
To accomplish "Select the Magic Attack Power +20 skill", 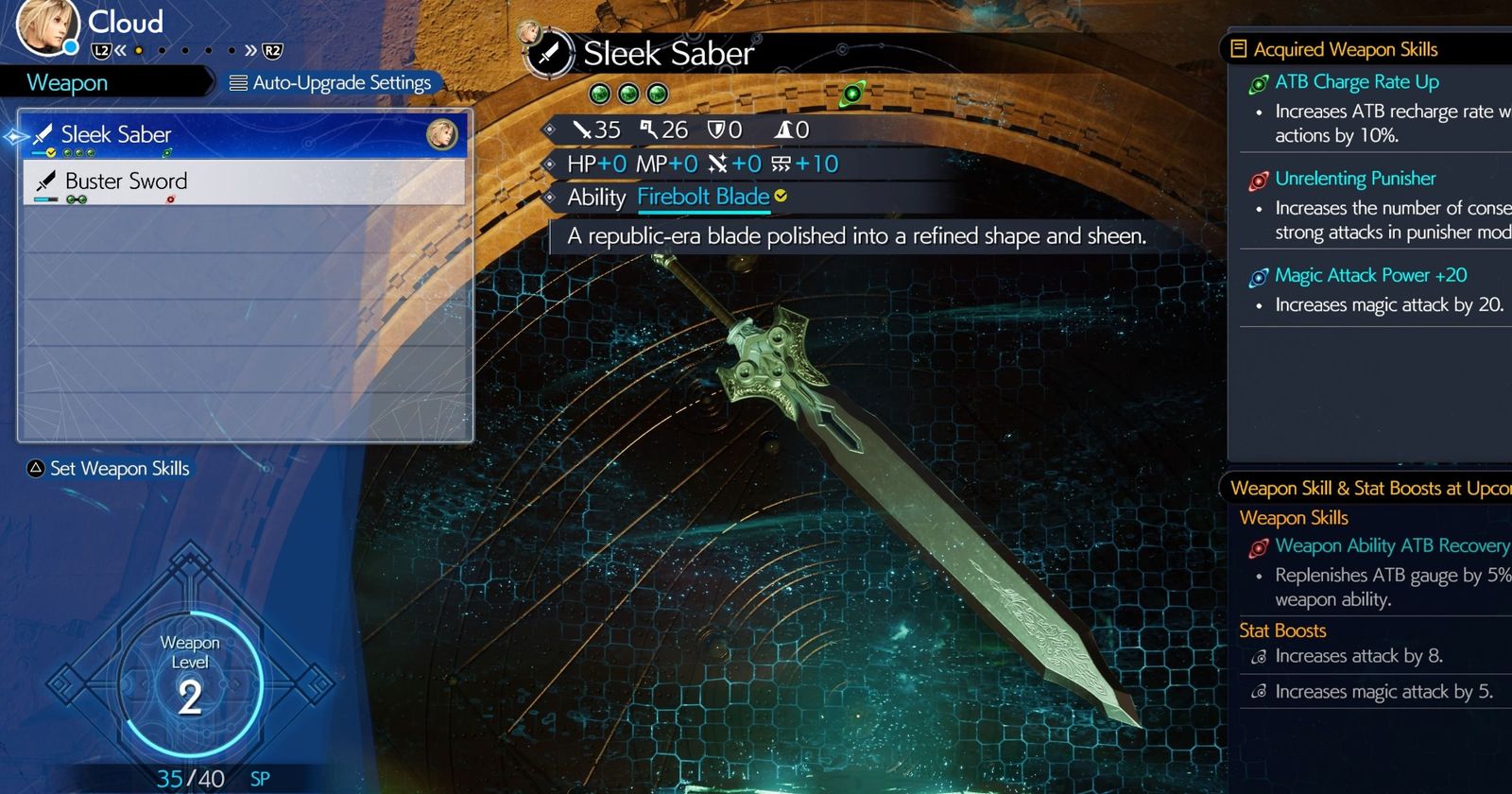I will [1369, 275].
